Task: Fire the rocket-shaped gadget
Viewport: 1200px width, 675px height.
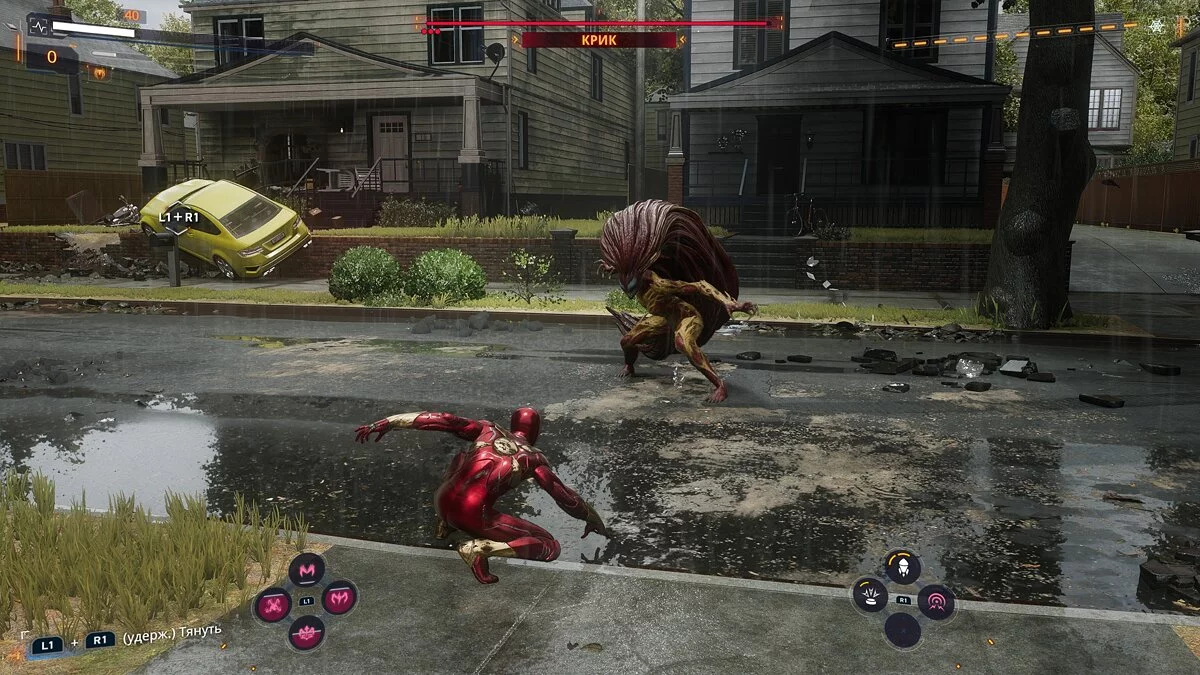Action: pyautogui.click(x=903, y=567)
